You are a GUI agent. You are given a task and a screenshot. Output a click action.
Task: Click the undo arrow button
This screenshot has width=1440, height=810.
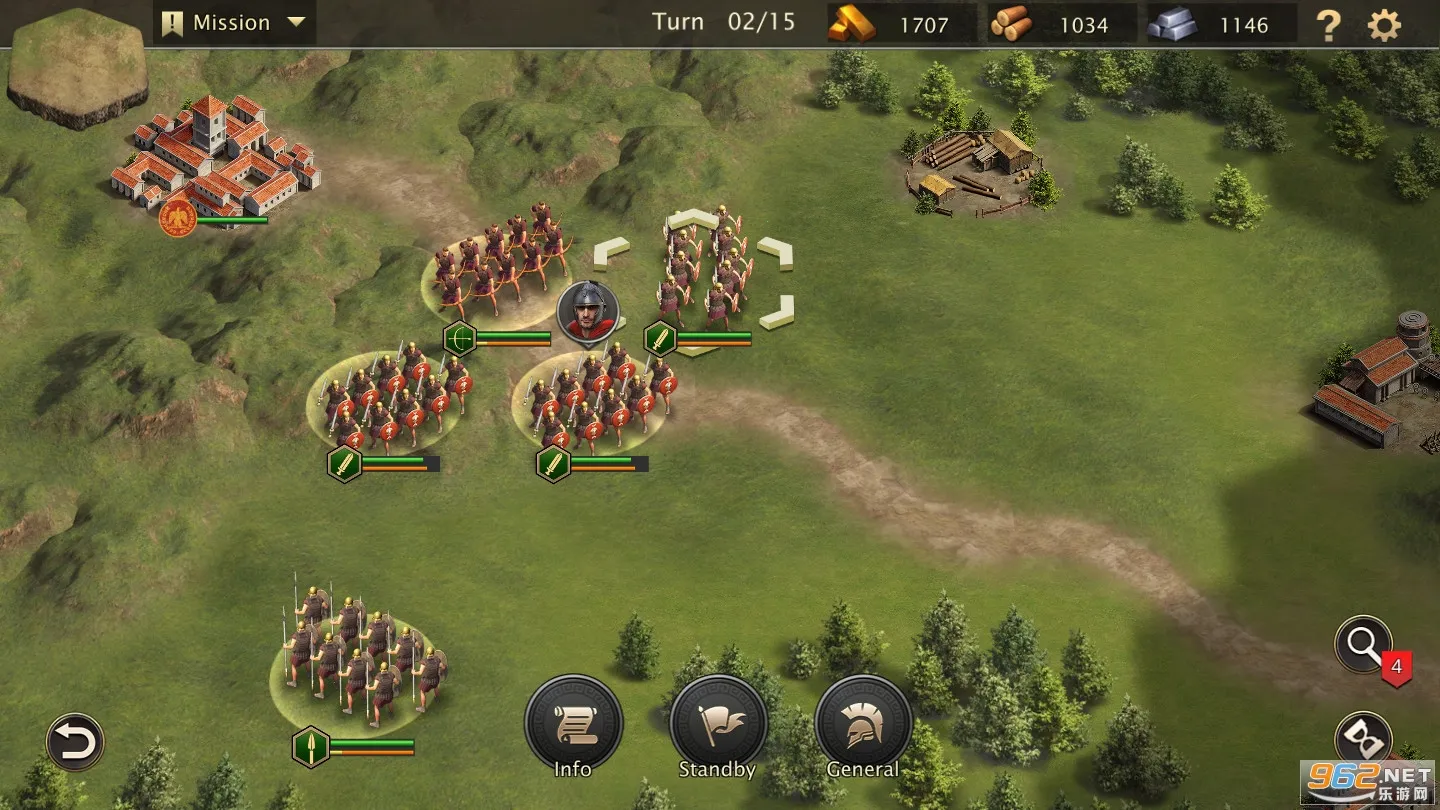pos(75,742)
